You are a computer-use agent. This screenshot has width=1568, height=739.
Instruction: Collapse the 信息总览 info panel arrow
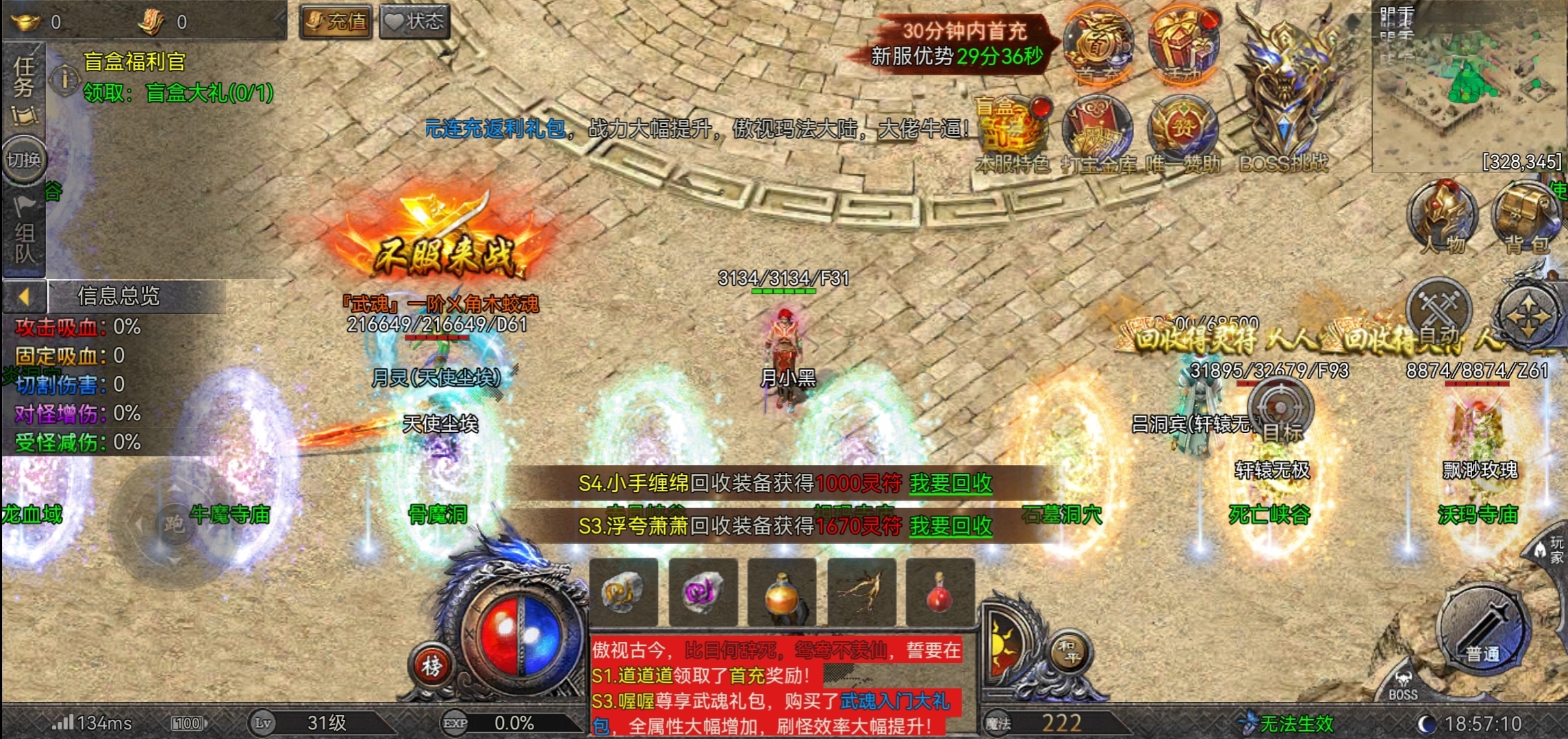(x=24, y=296)
